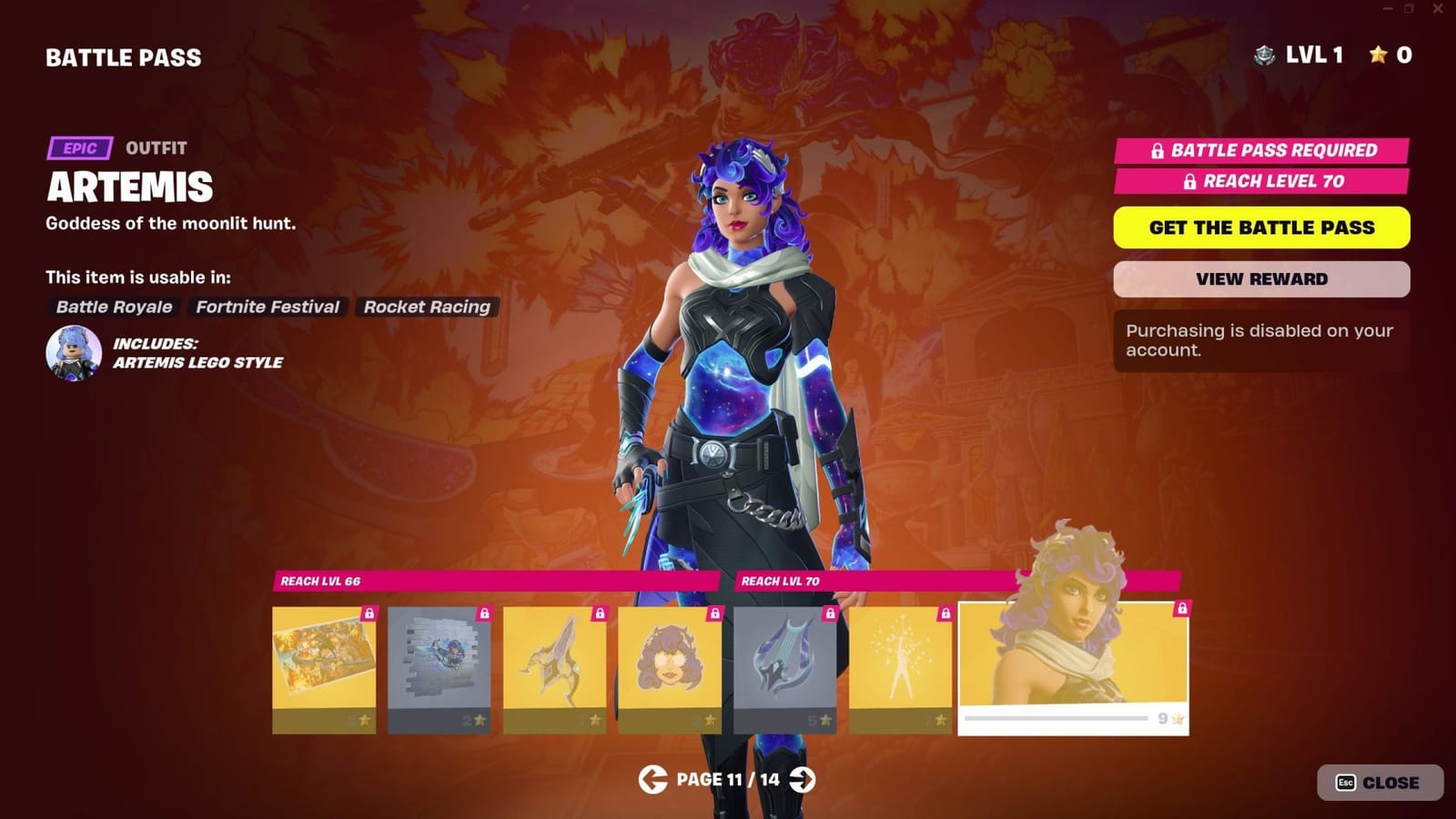The height and width of the screenshot is (819, 1456).
Task: Select the spray reward thumbnail
Action: tap(441, 664)
